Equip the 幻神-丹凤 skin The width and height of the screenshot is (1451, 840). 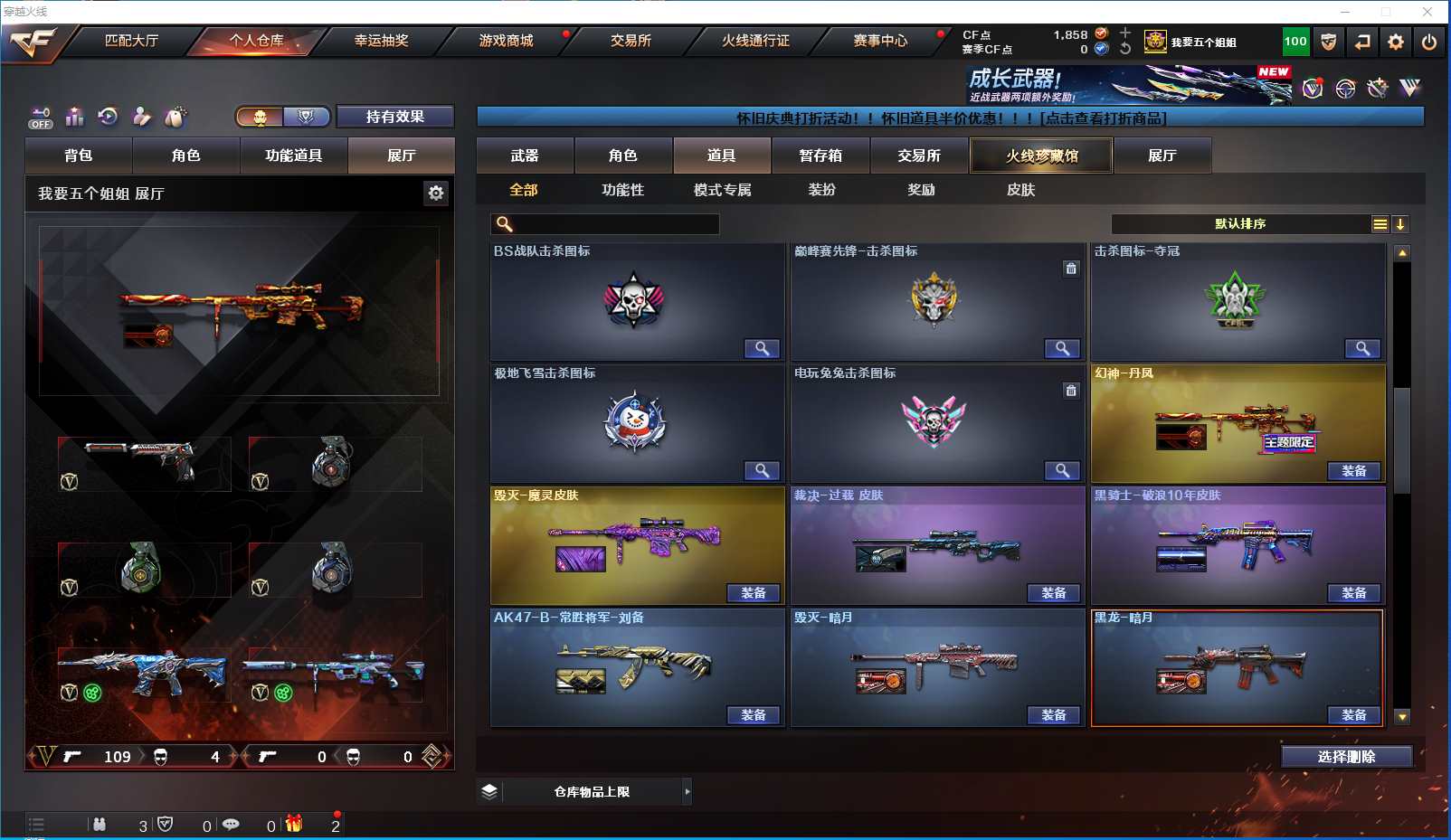(x=1354, y=471)
